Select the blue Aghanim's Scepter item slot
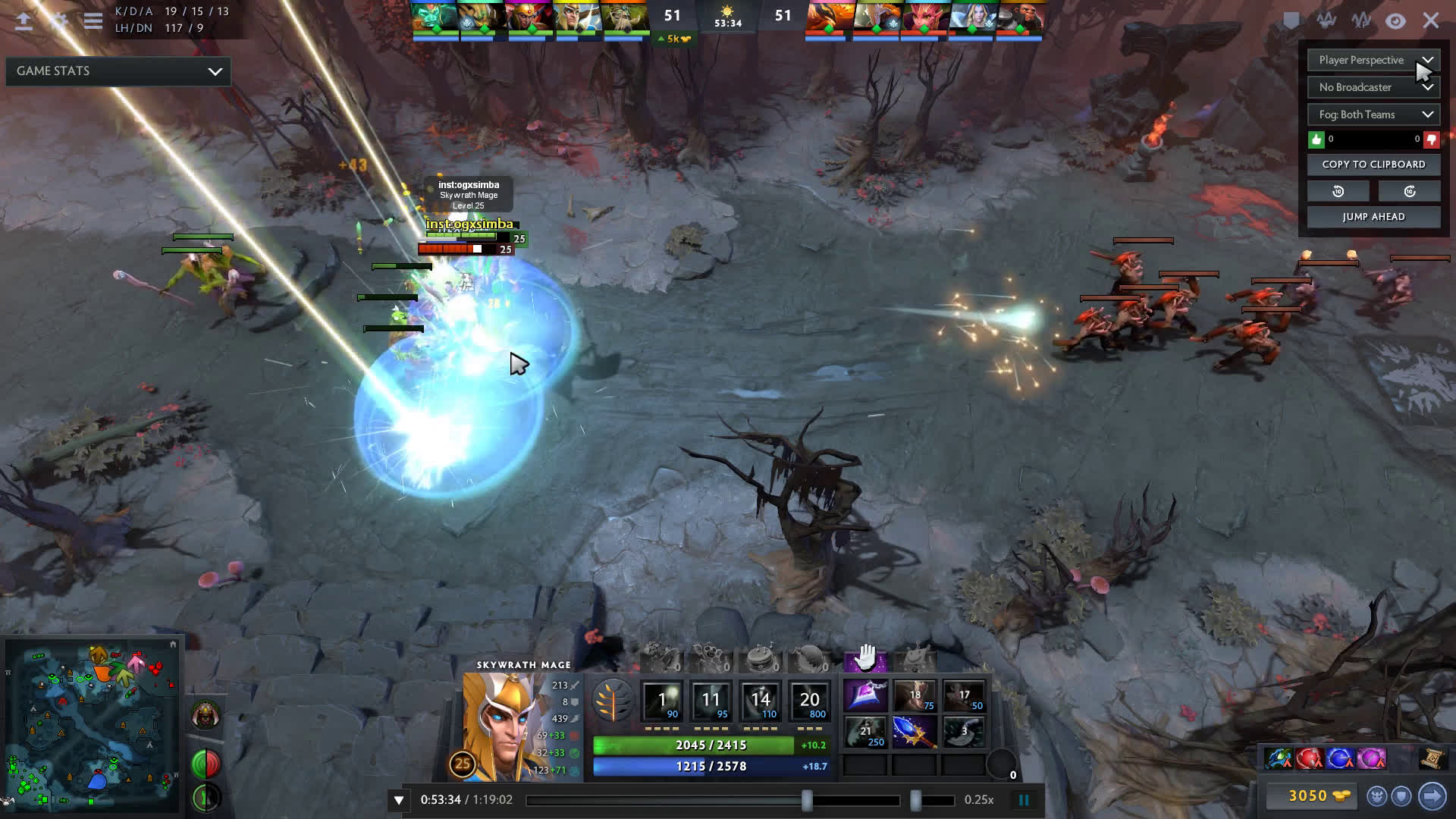The image size is (1456, 819). click(914, 732)
